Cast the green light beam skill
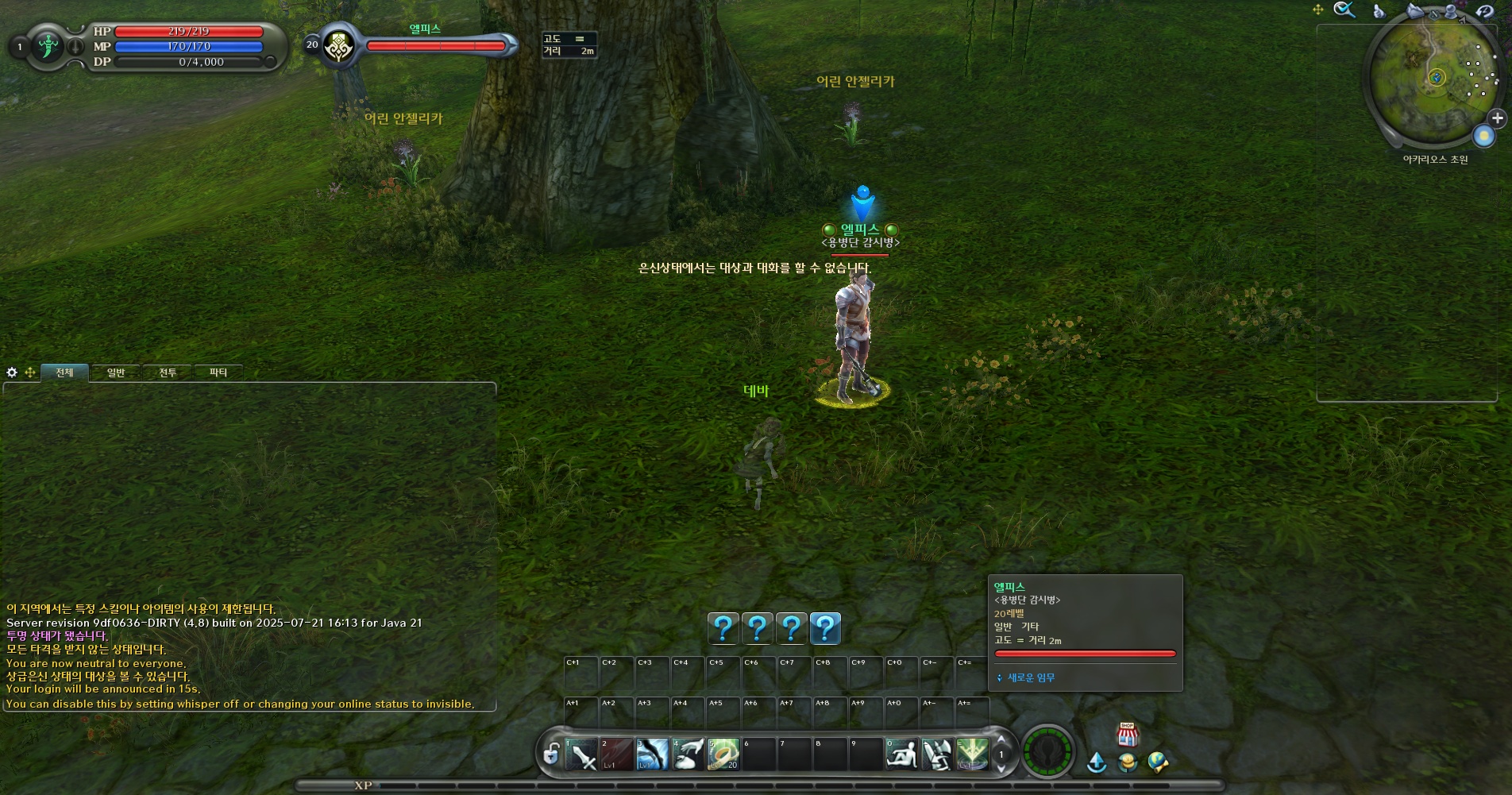This screenshot has height=795, width=1512. (972, 754)
